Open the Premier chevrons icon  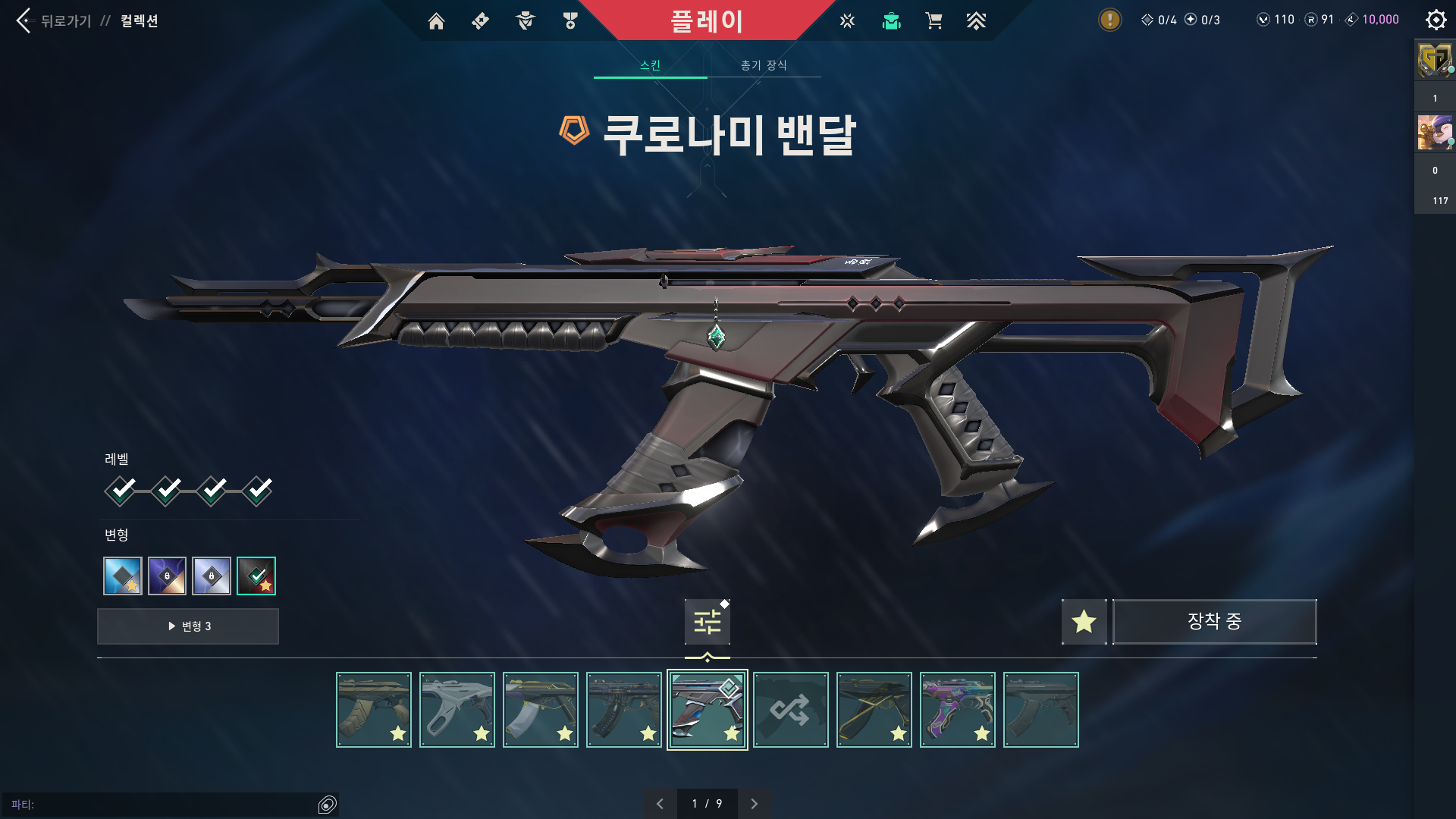pyautogui.click(x=977, y=21)
